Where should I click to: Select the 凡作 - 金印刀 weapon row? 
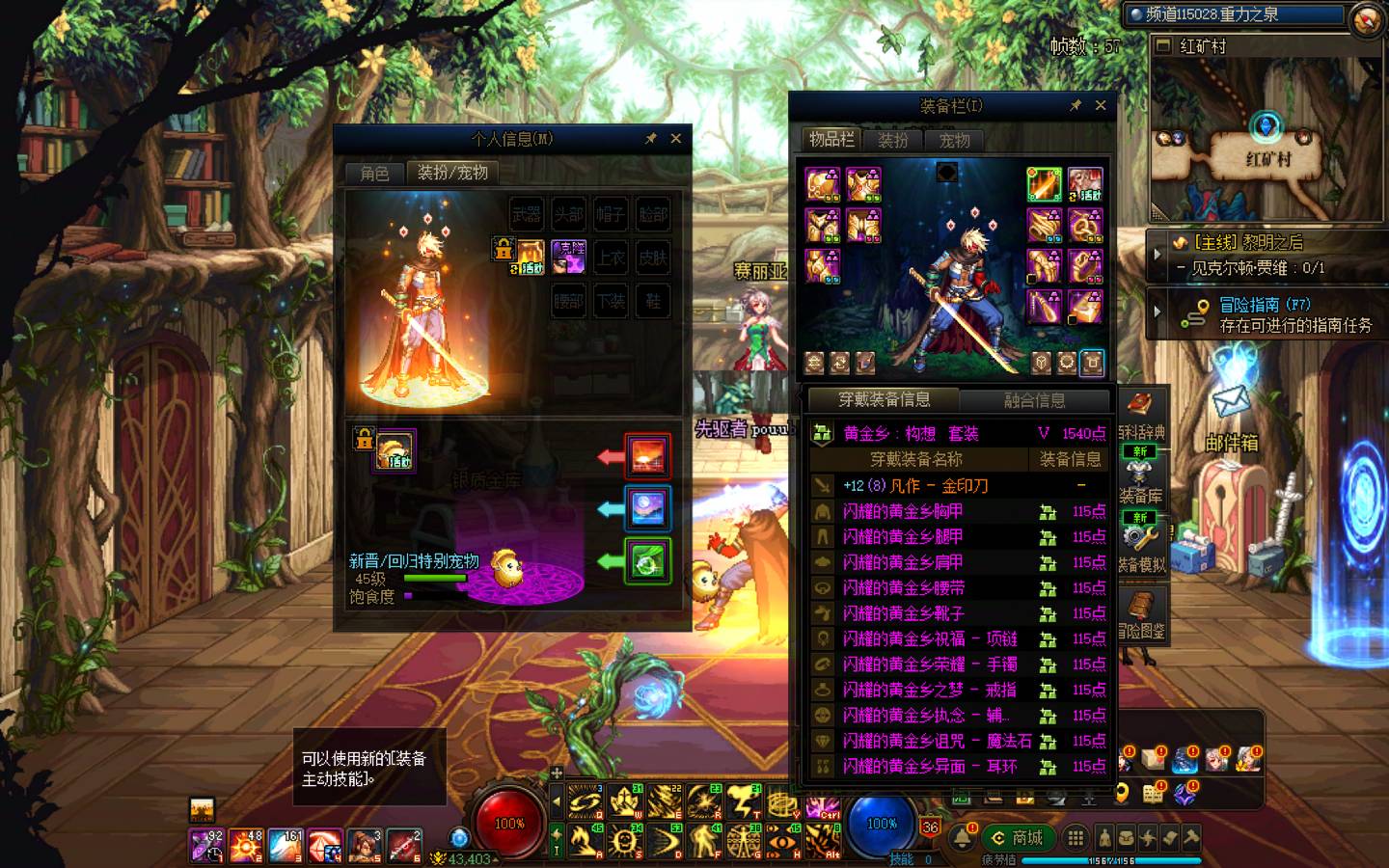click(955, 485)
